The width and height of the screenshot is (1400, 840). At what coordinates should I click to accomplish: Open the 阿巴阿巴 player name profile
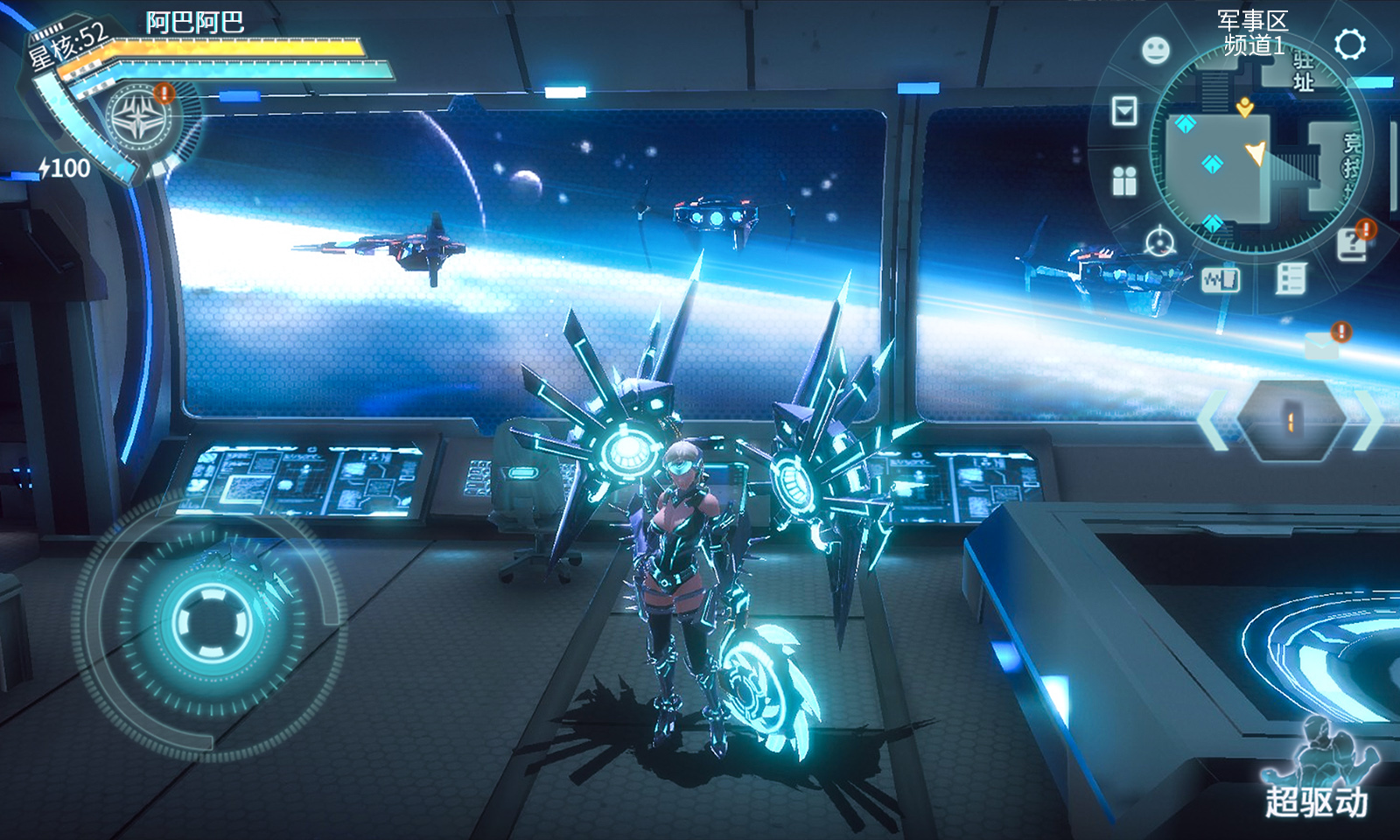coord(194,22)
